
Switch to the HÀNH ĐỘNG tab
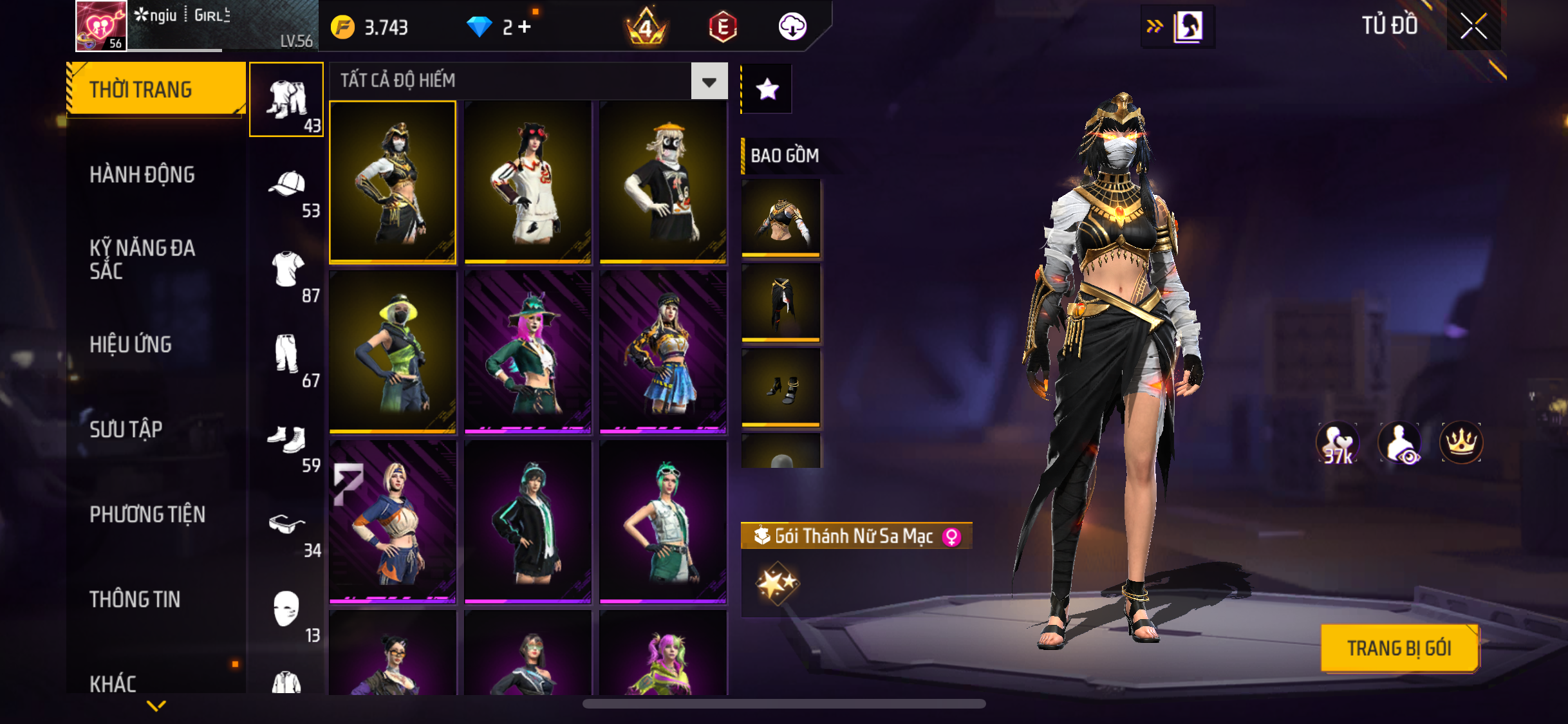[x=142, y=174]
